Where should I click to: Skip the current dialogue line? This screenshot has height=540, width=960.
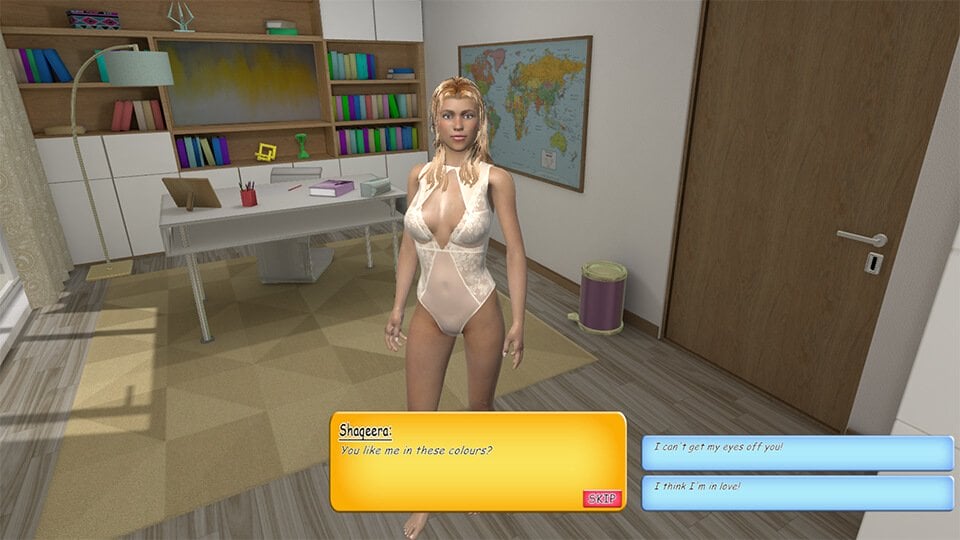[x=602, y=498]
